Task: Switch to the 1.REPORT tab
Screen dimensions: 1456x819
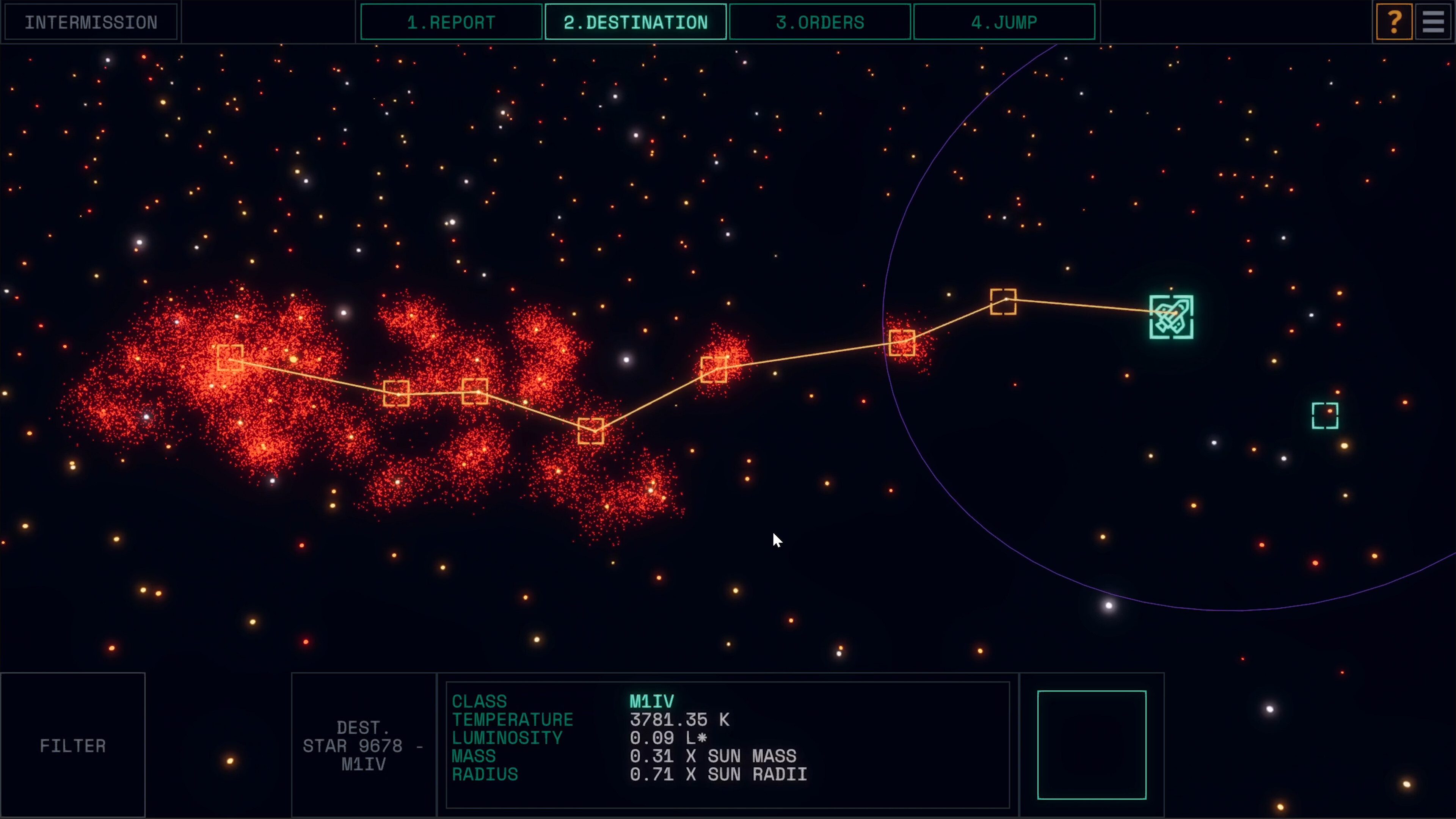Action: click(450, 22)
